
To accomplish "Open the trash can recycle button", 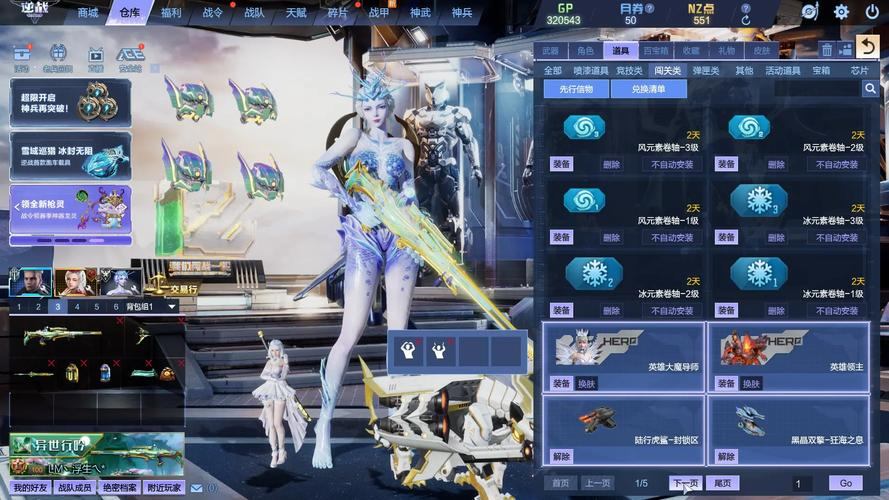I will point(827,50).
